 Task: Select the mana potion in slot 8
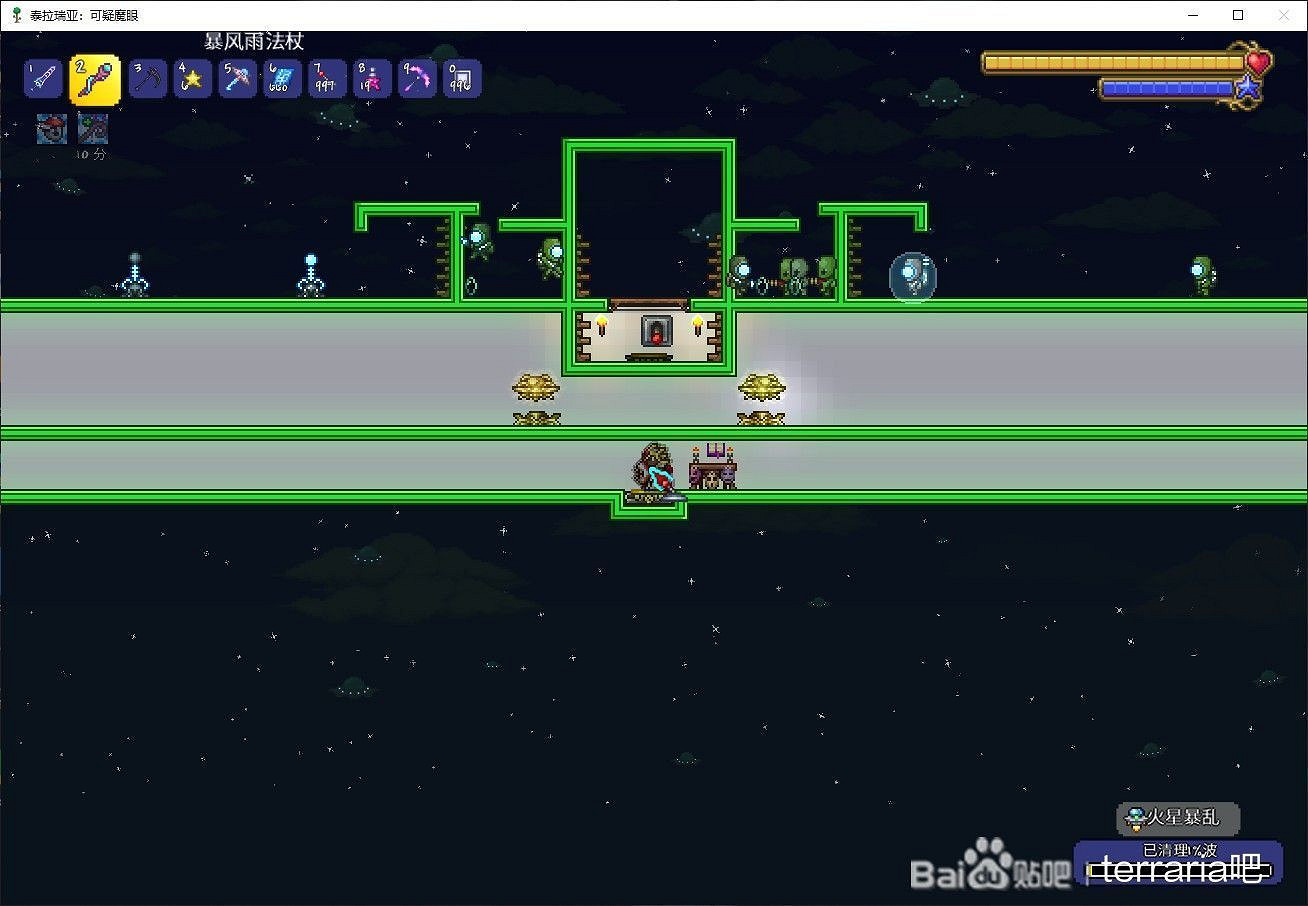pos(372,78)
